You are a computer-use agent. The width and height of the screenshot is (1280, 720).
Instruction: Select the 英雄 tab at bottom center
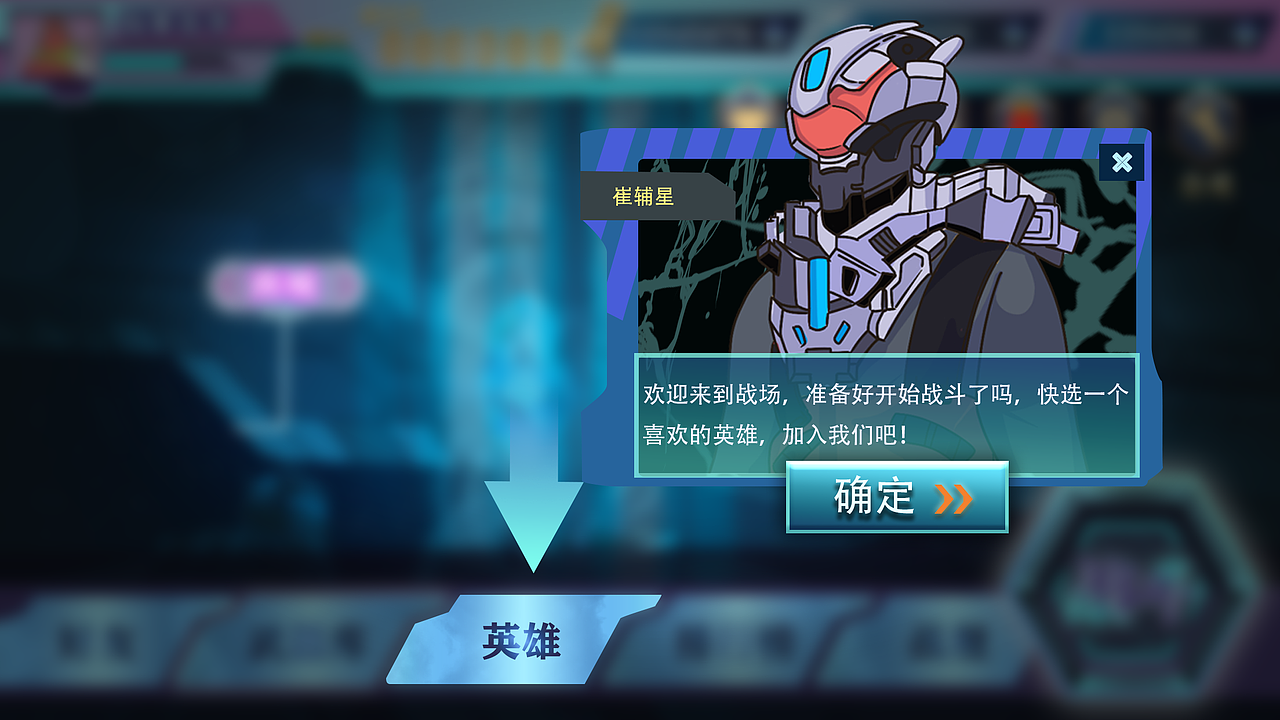524,640
